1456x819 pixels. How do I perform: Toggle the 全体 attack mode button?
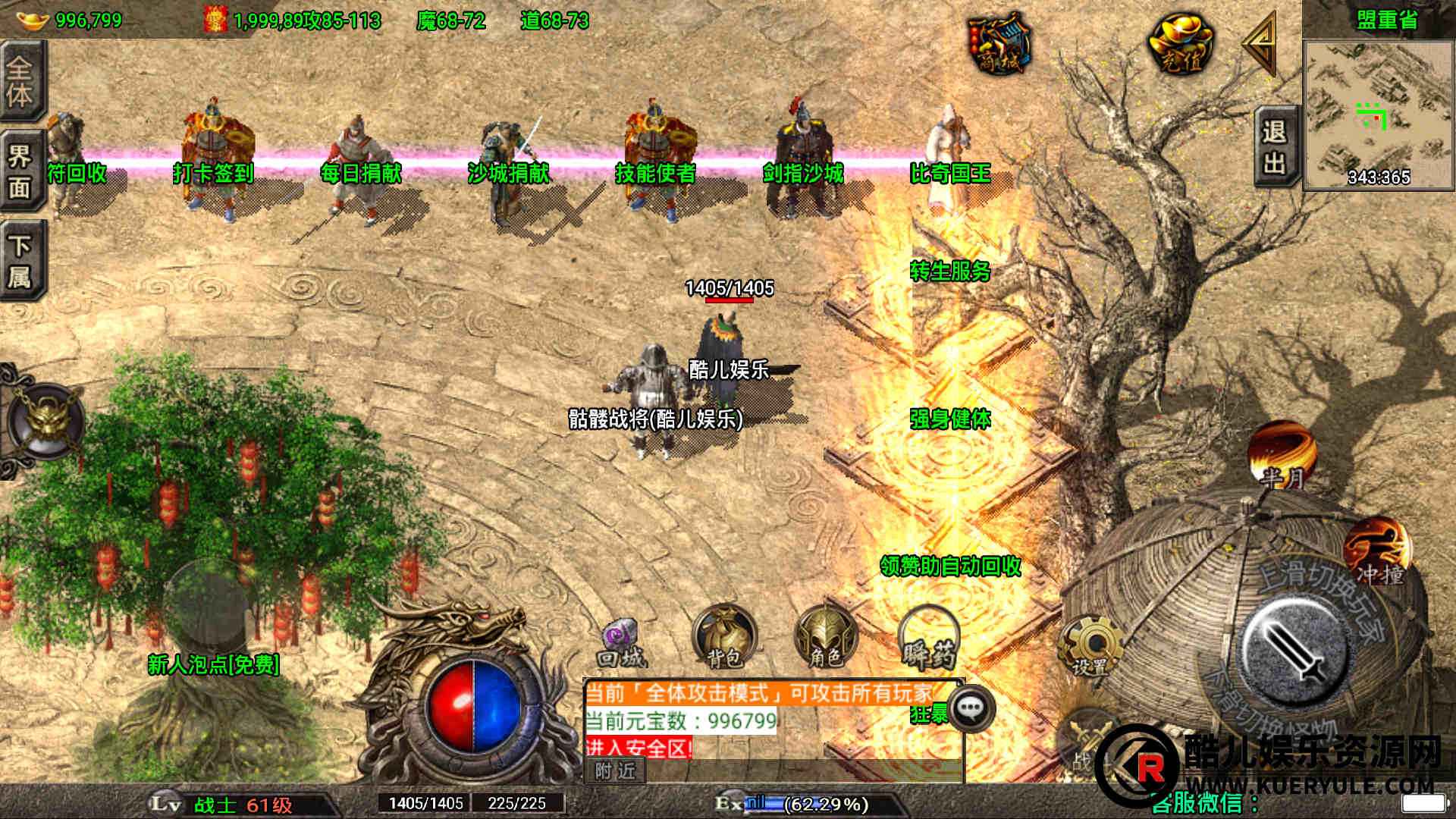point(21,81)
